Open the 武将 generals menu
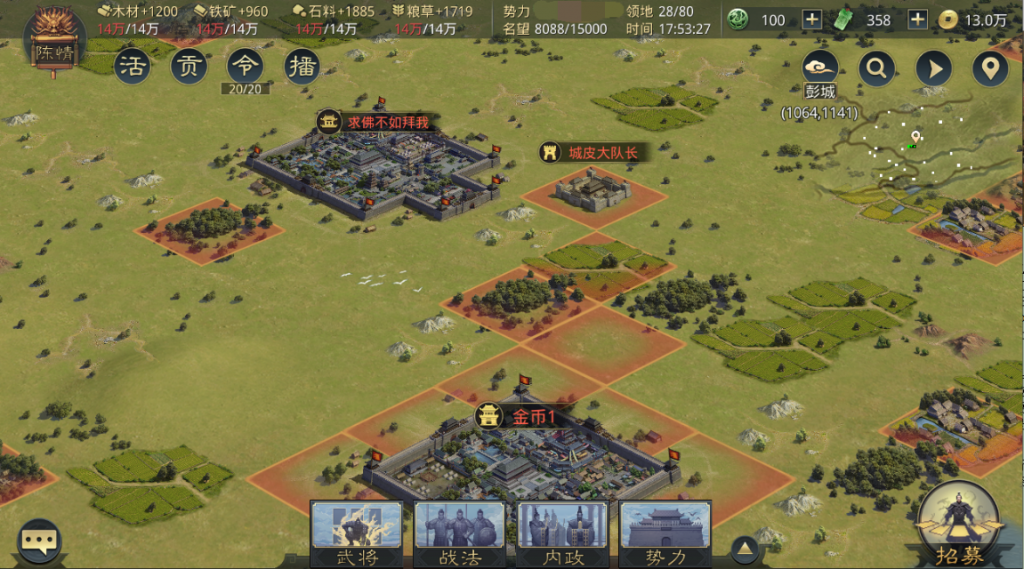The width and height of the screenshot is (1024, 569). (x=356, y=534)
